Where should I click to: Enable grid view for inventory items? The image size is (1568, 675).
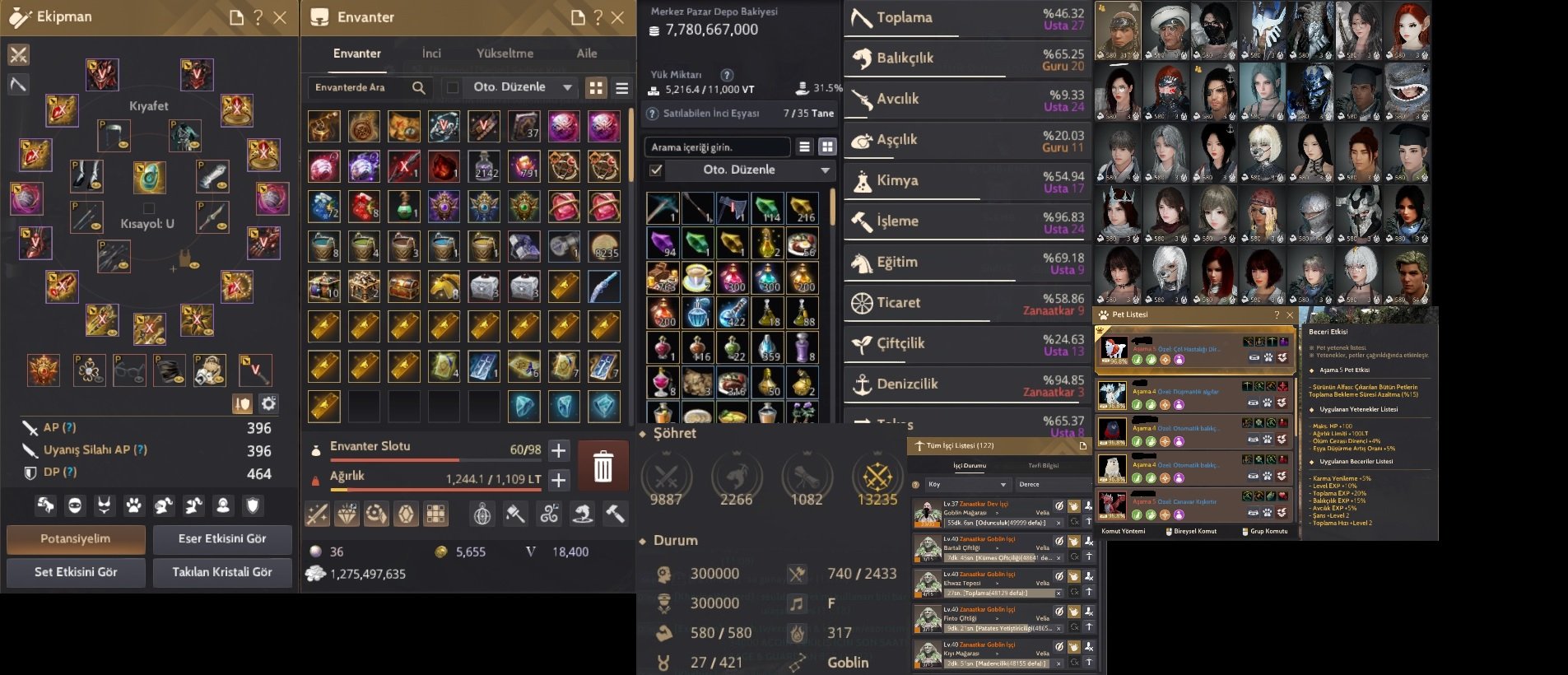596,87
